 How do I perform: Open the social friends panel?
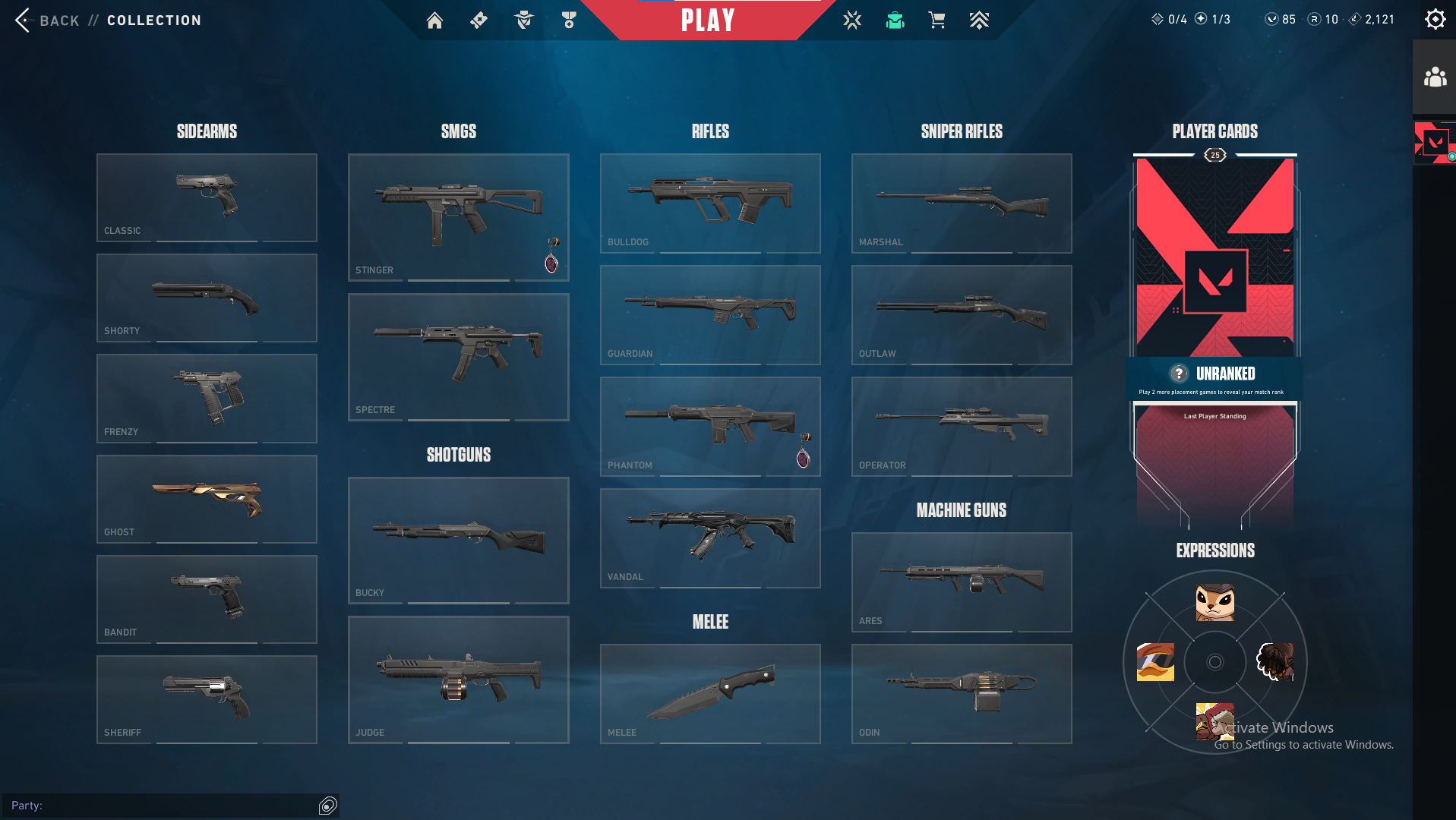[x=1434, y=77]
